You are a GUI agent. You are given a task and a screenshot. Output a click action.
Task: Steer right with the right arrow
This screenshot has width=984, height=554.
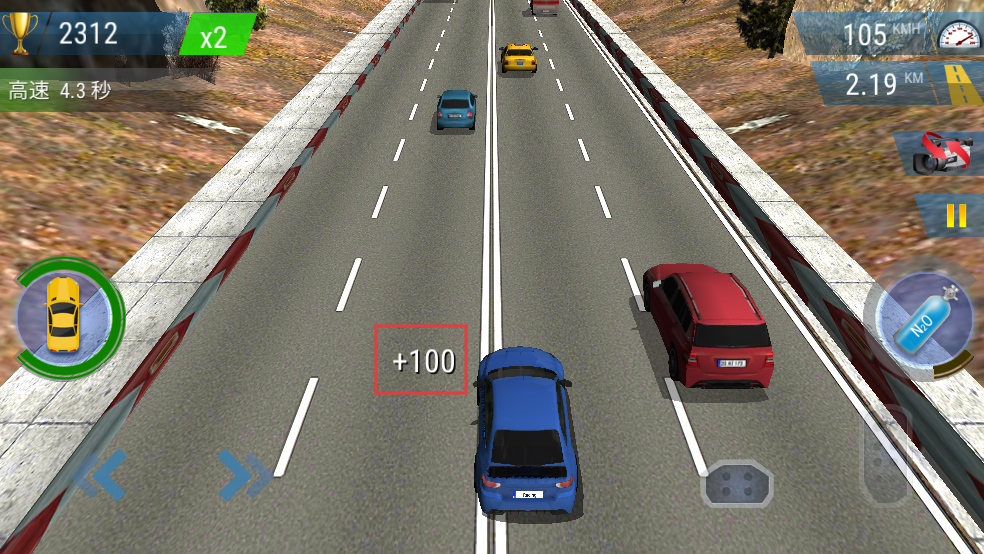tap(243, 475)
